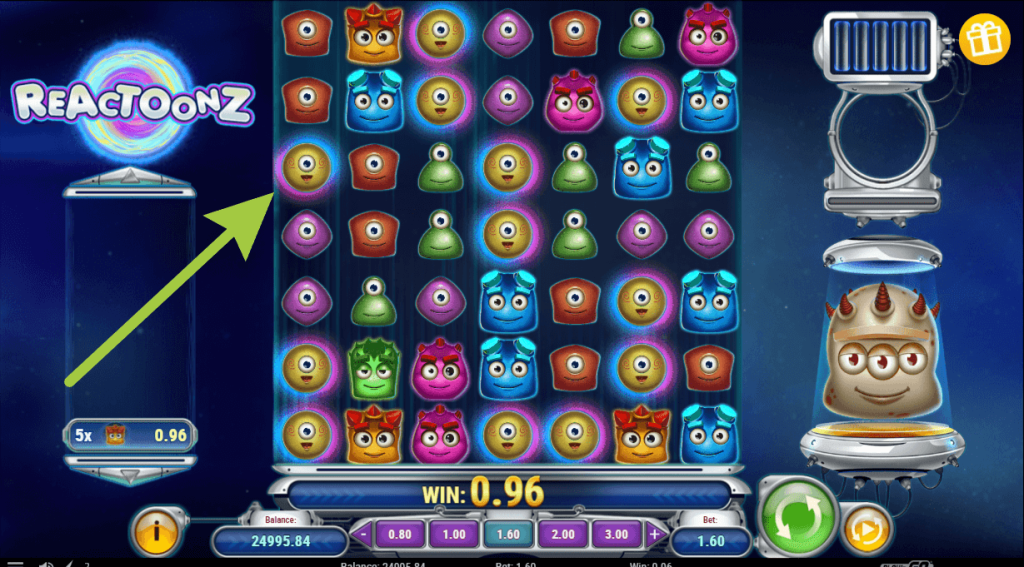Set the bet to 2.00
This screenshot has width=1024, height=567.
tap(562, 534)
